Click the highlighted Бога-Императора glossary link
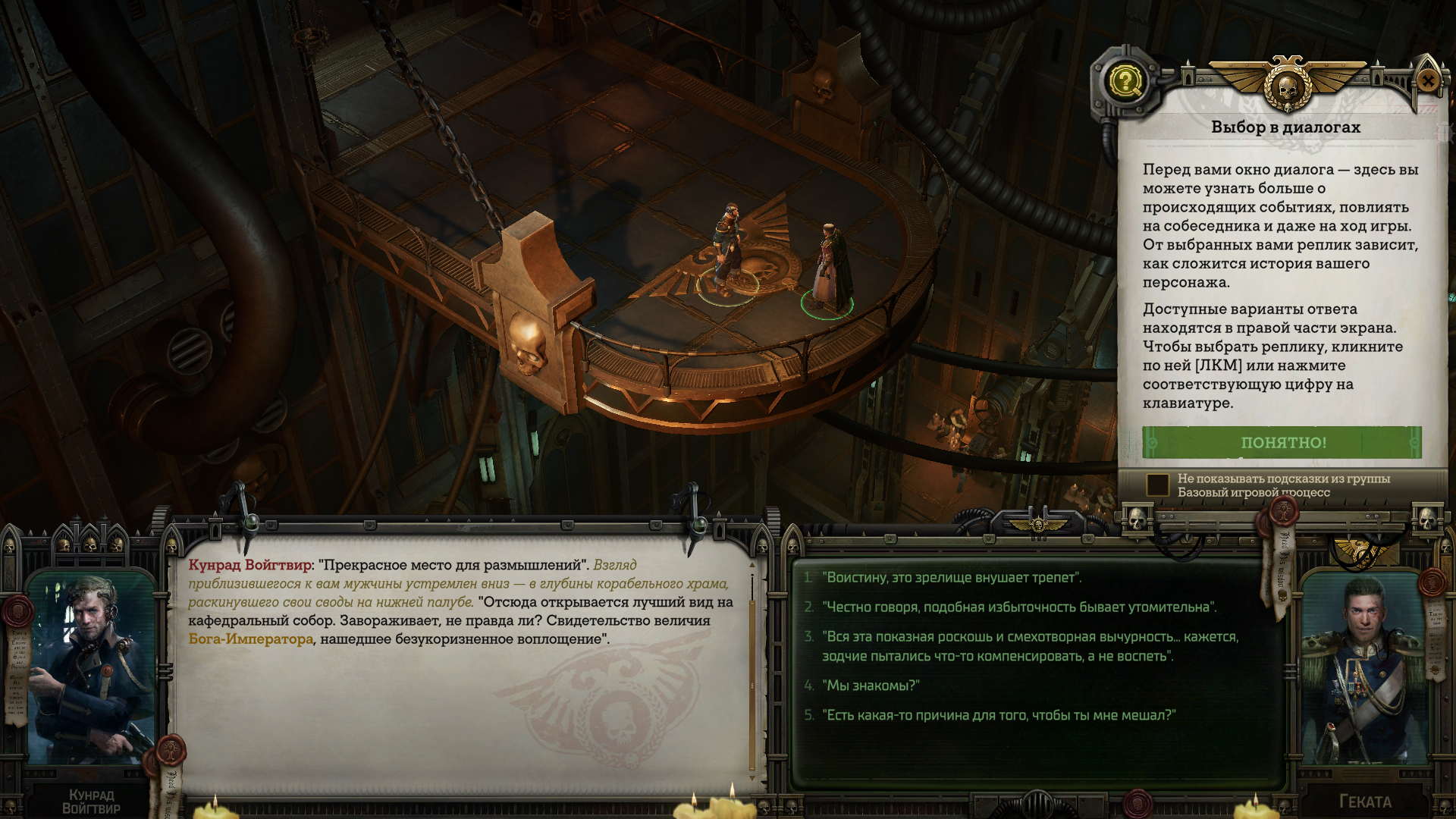 250,639
